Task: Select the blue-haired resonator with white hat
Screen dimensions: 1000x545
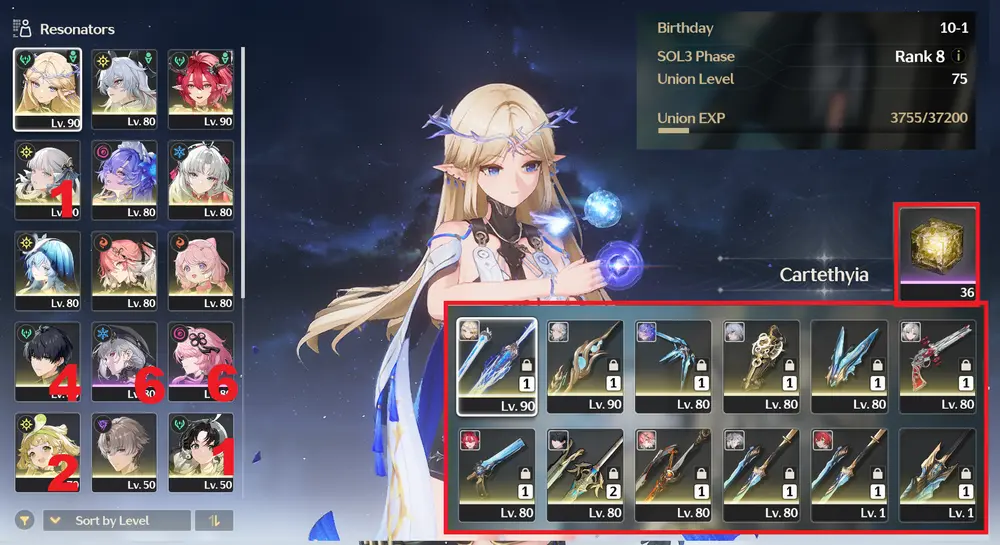Action: (47, 270)
